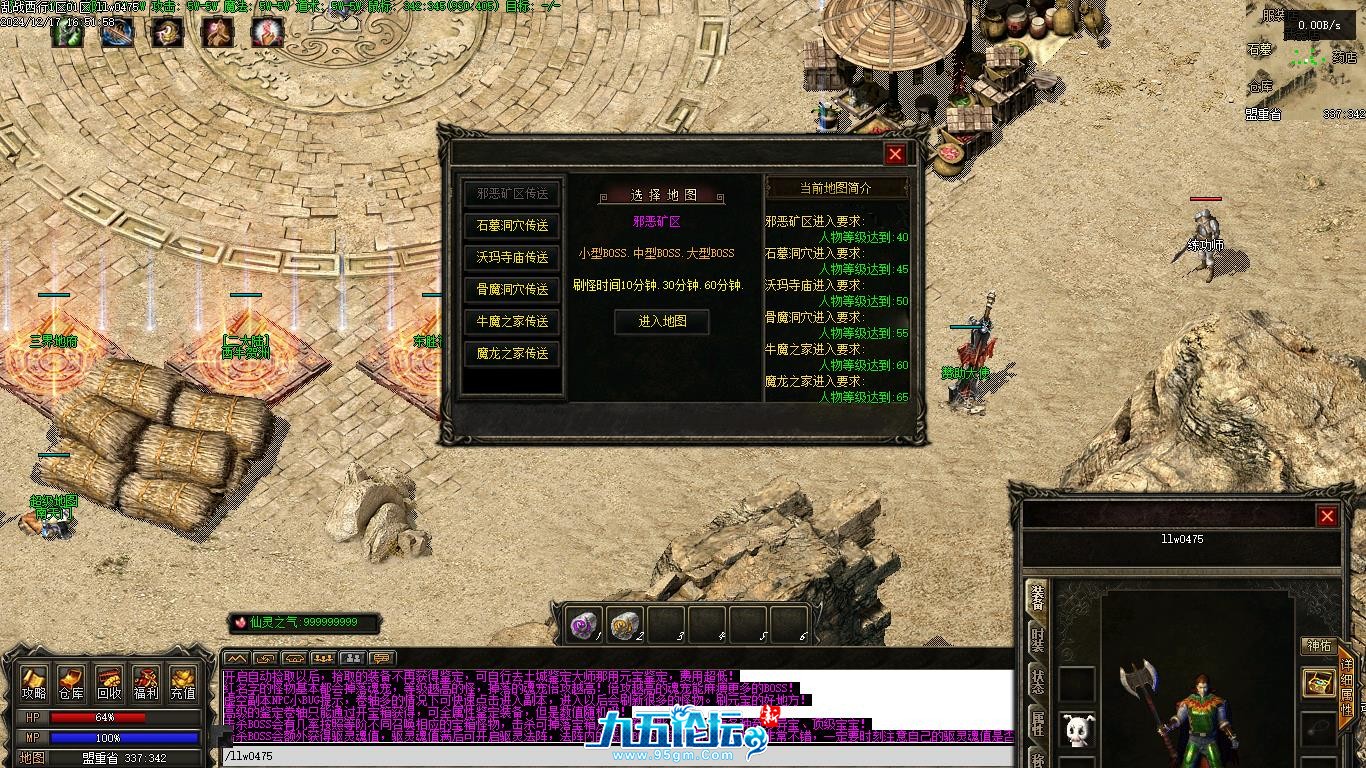The height and width of the screenshot is (768, 1366).
Task: Show the 属性 tab
Action: point(1037,724)
